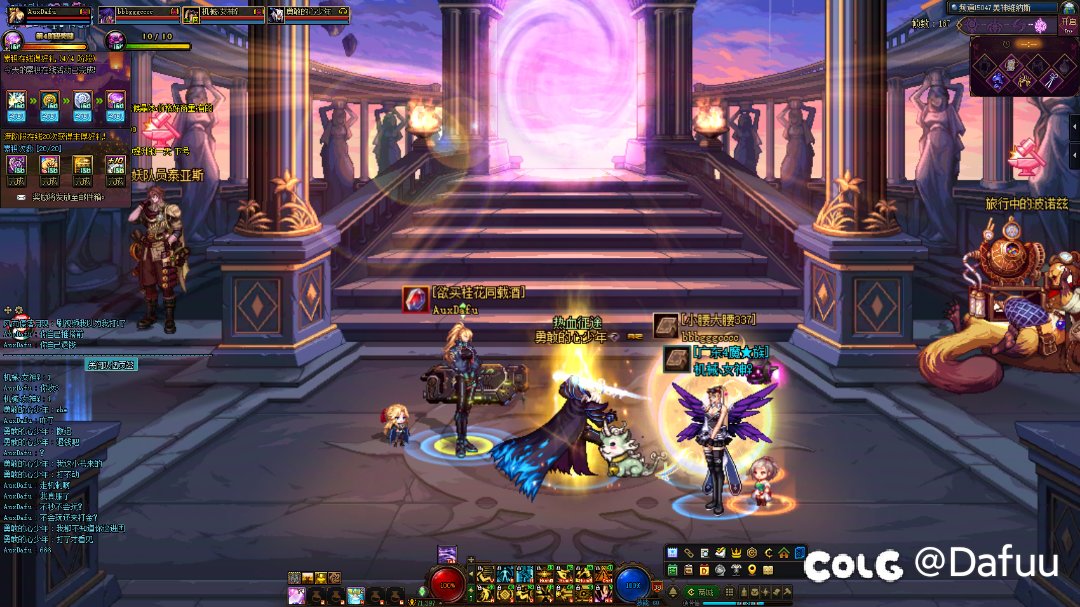Viewport: 1080px width, 607px height.
Task: Open the house icon in the menu bar
Action: pyautogui.click(x=783, y=553)
